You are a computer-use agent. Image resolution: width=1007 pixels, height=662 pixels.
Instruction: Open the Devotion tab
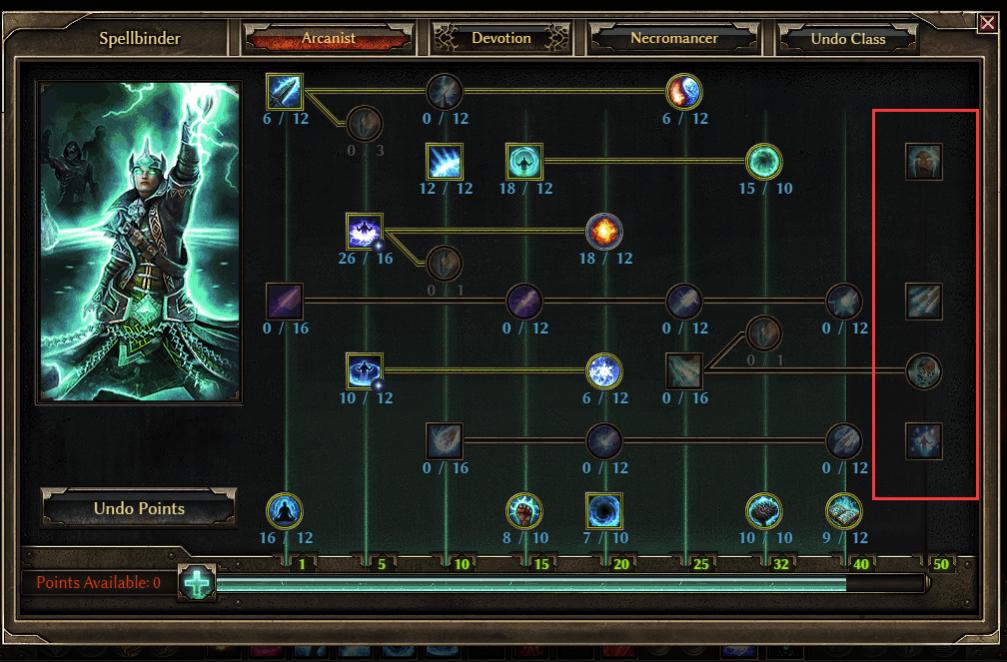tap(500, 39)
